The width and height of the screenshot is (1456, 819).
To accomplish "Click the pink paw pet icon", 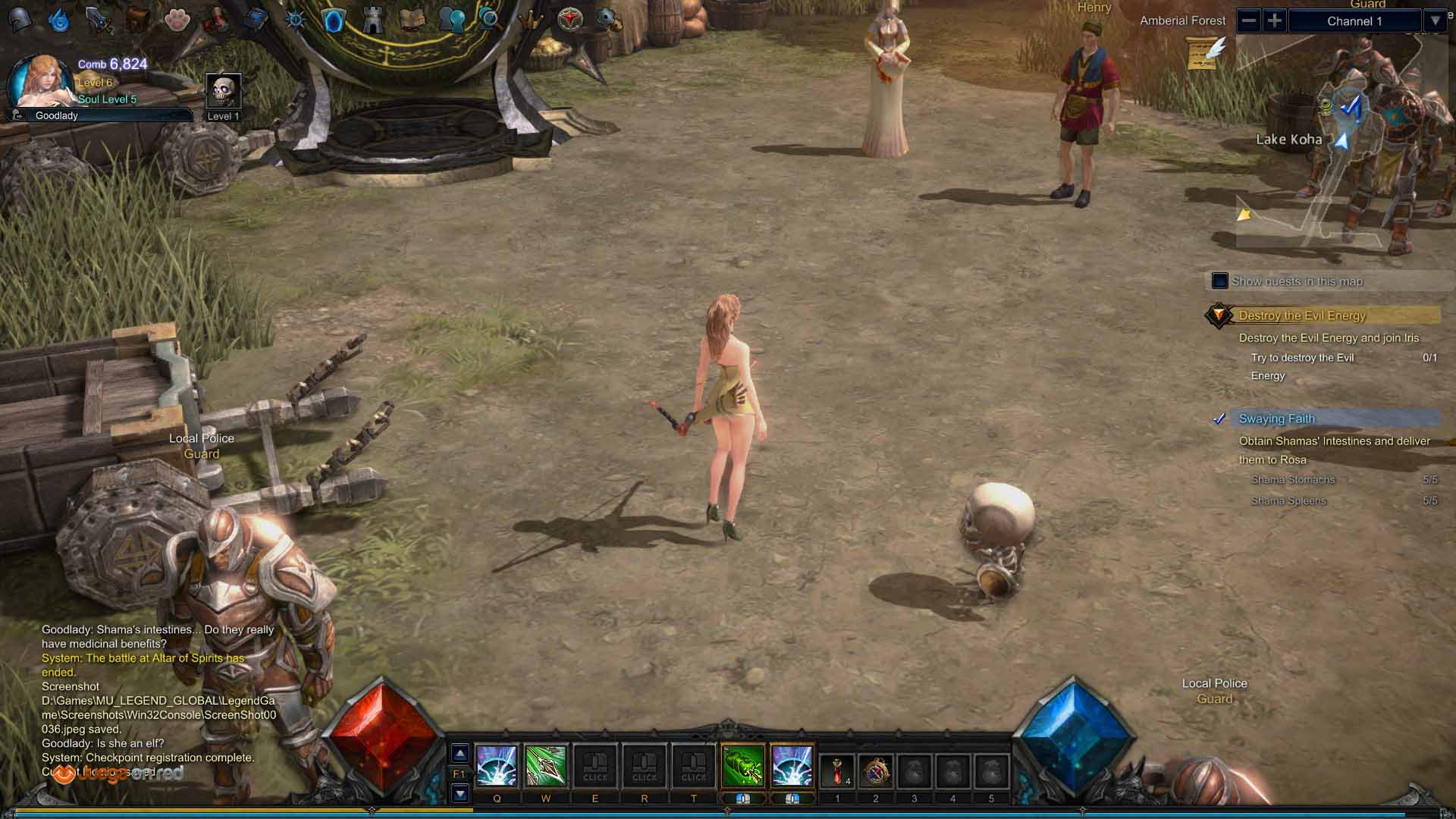I will point(177,19).
